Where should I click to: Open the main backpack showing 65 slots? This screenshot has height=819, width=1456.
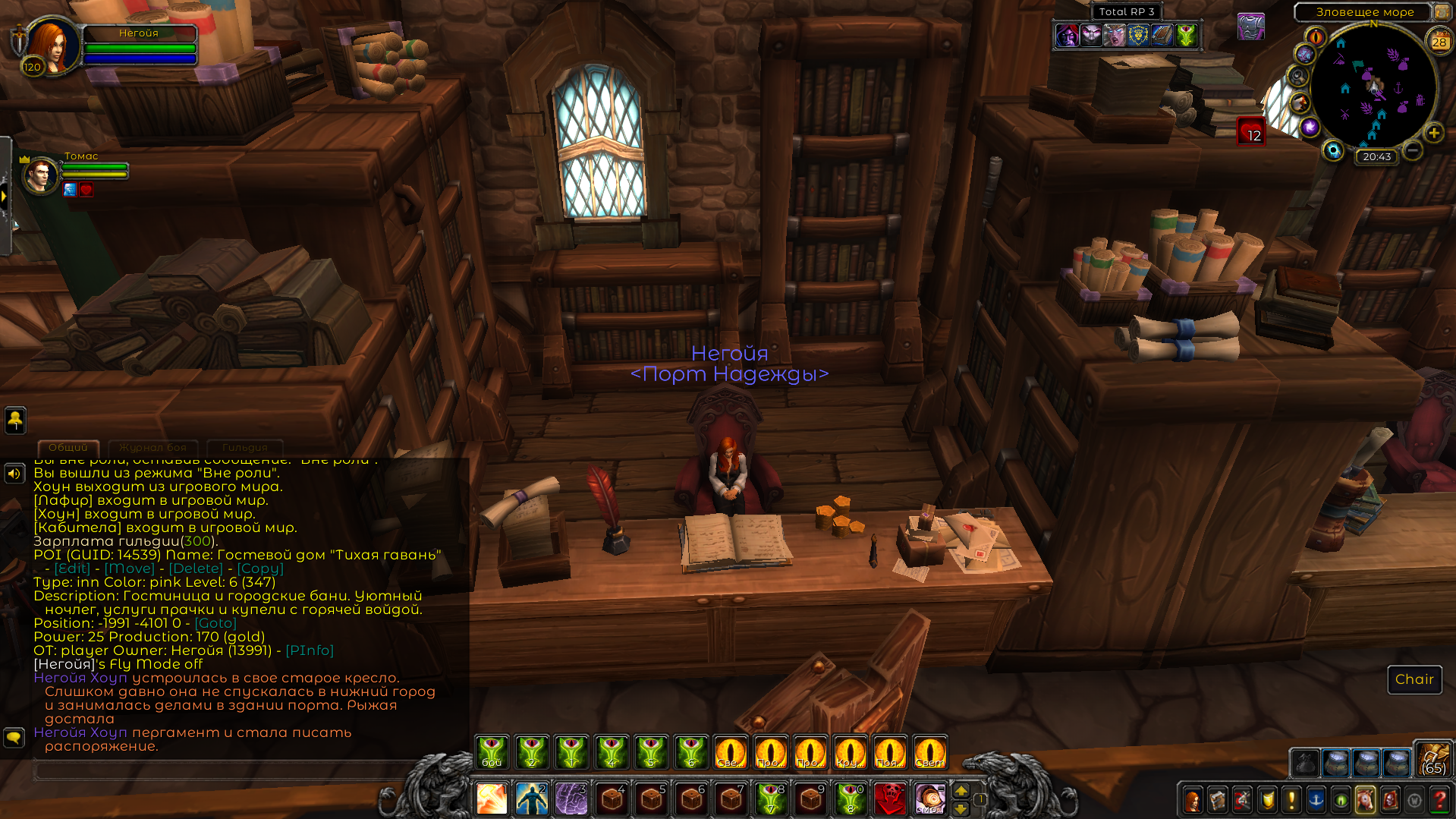pyautogui.click(x=1432, y=760)
